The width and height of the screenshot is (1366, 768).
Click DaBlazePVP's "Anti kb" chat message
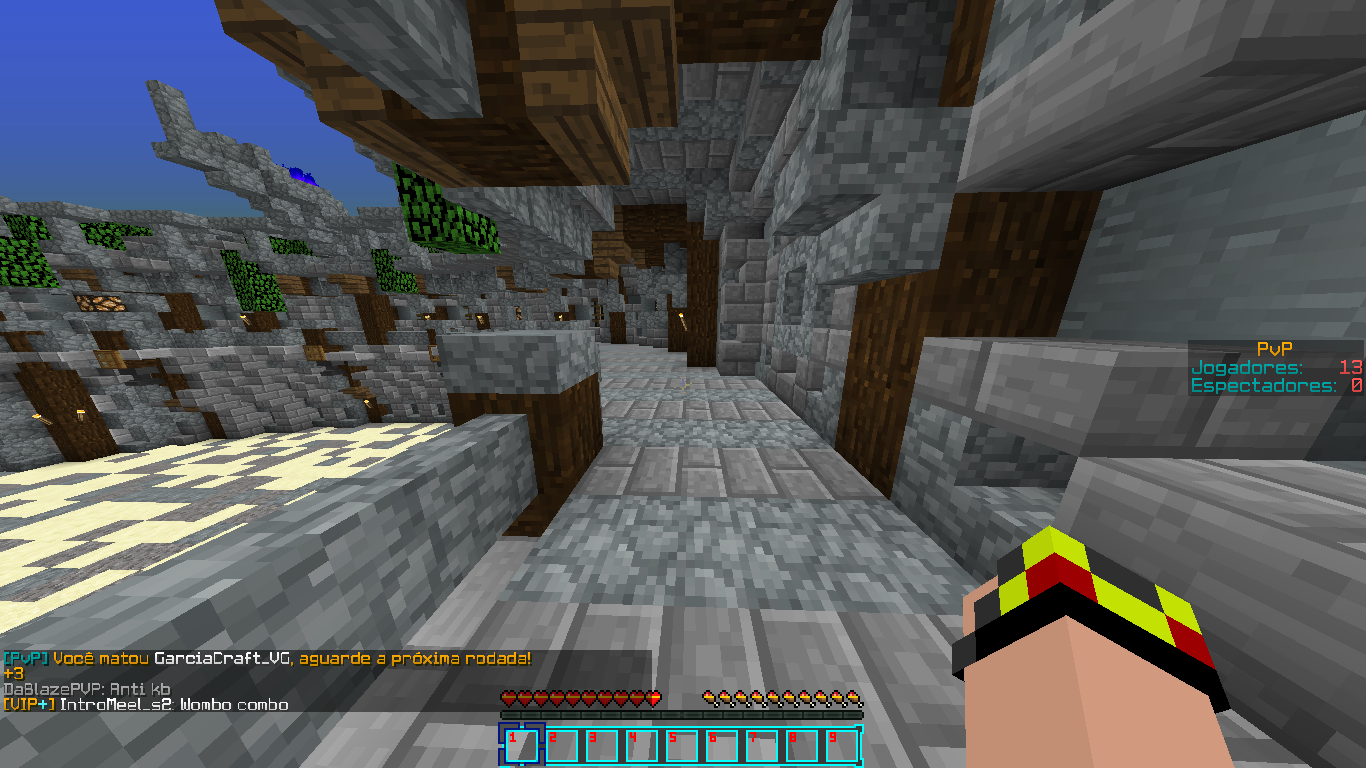(x=87, y=689)
